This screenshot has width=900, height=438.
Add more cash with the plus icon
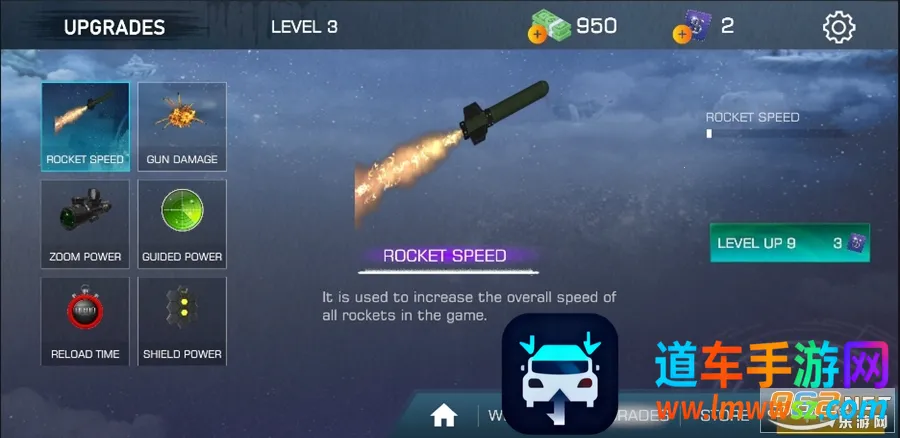[x=536, y=34]
